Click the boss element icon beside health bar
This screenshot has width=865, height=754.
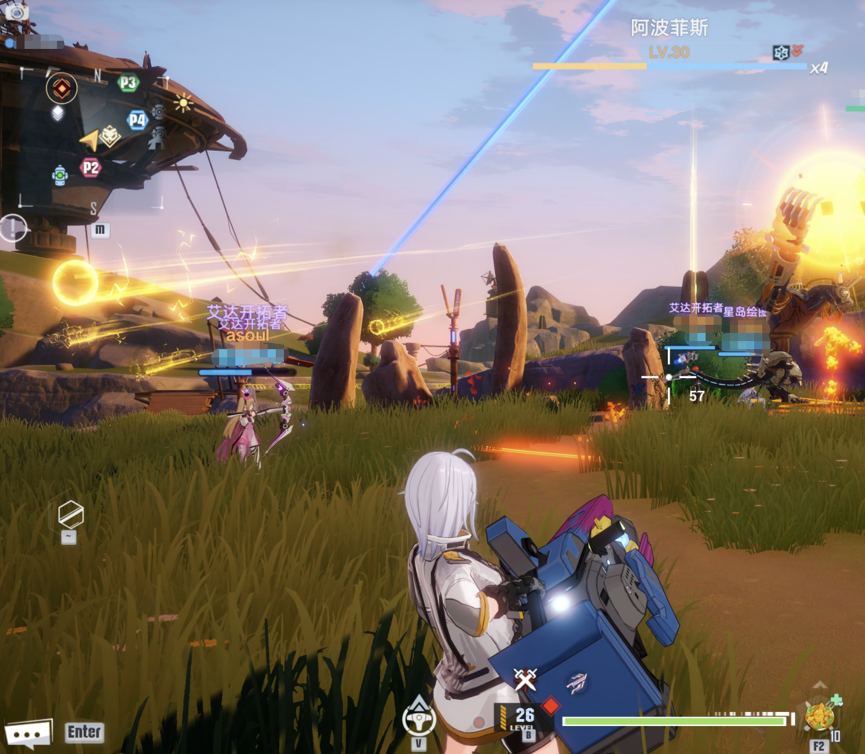781,52
